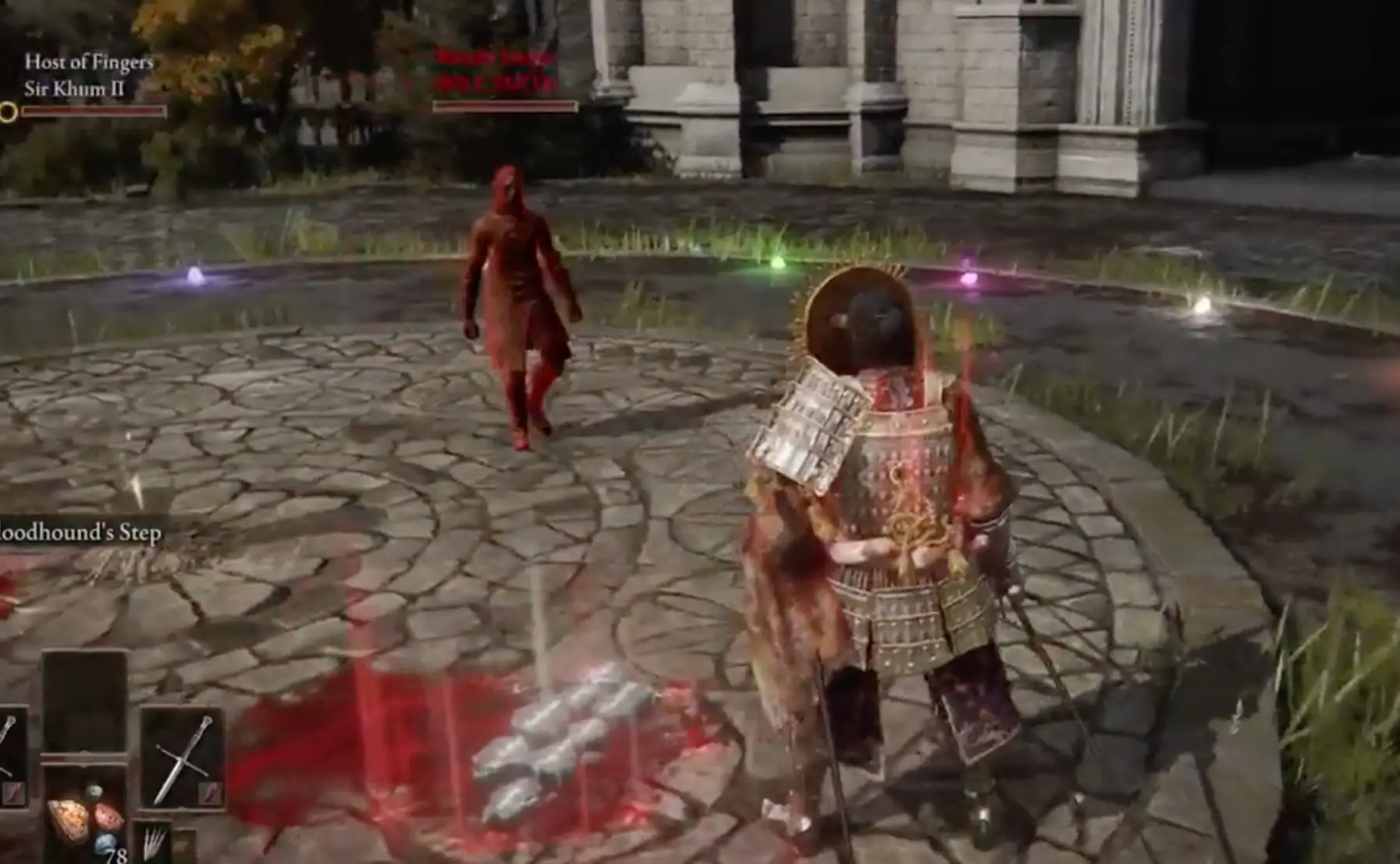
Task: Click the yellow summon-sign medallion beside the health bar
Action: (x=9, y=112)
